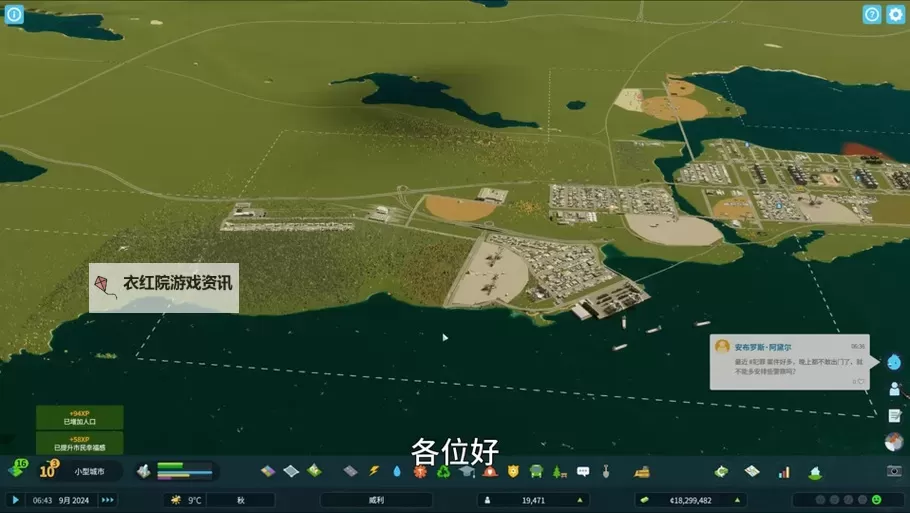910x513 pixels.
Task: Toggle the play/pause simulation button
Action: point(15,500)
